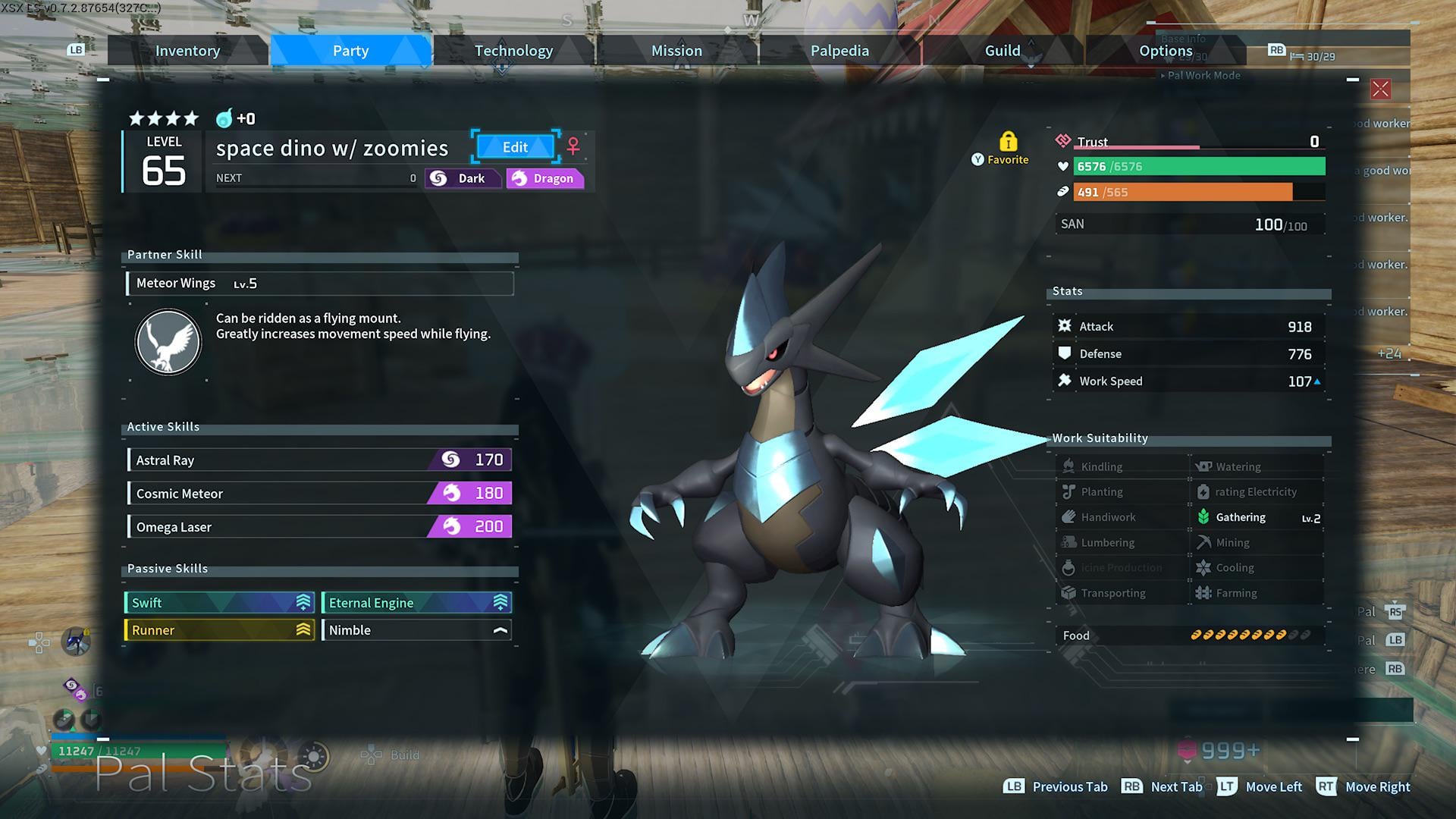The image size is (1456, 819).
Task: Select the Guild tab
Action: 1002,51
